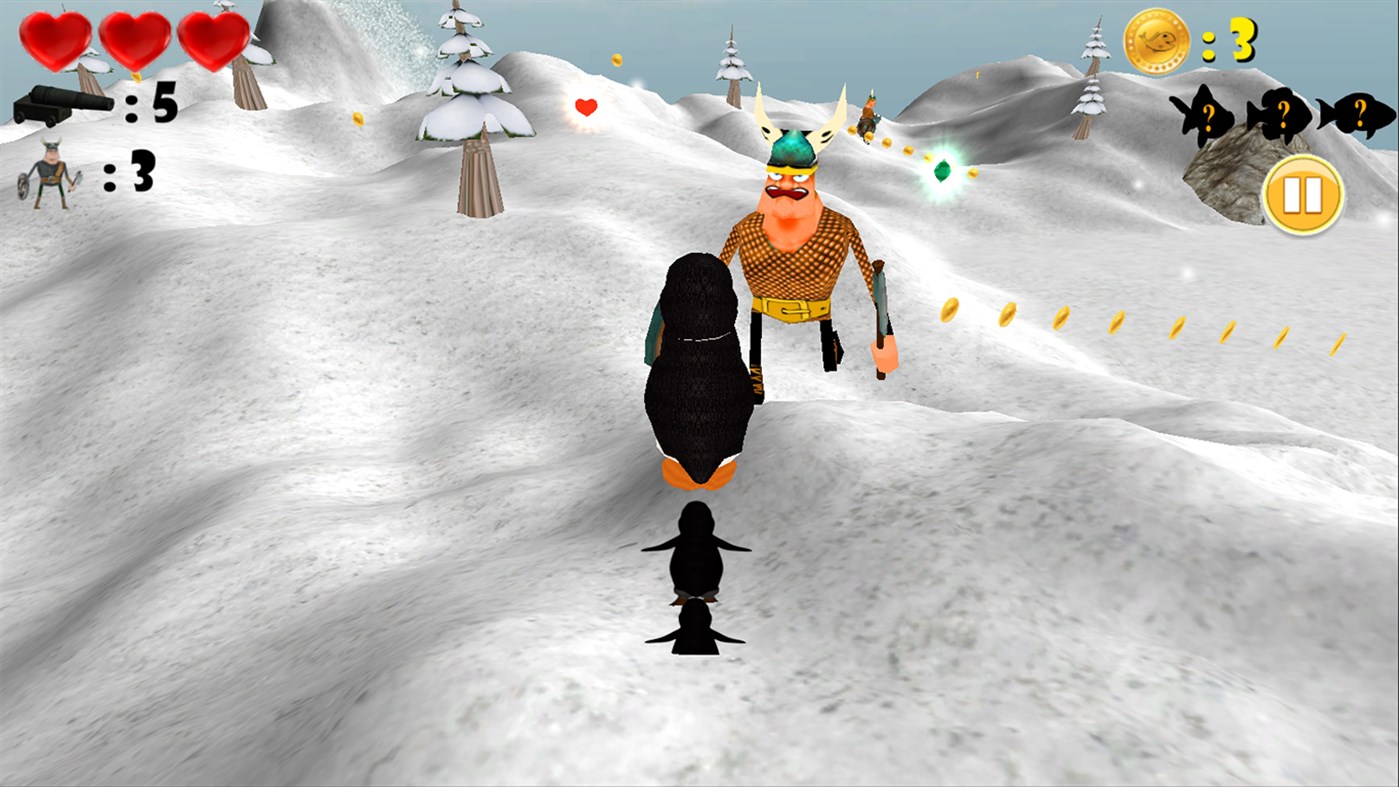This screenshot has height=787, width=1399.
Task: Click the rightmost hidden fish silhouette
Action: tap(1356, 112)
